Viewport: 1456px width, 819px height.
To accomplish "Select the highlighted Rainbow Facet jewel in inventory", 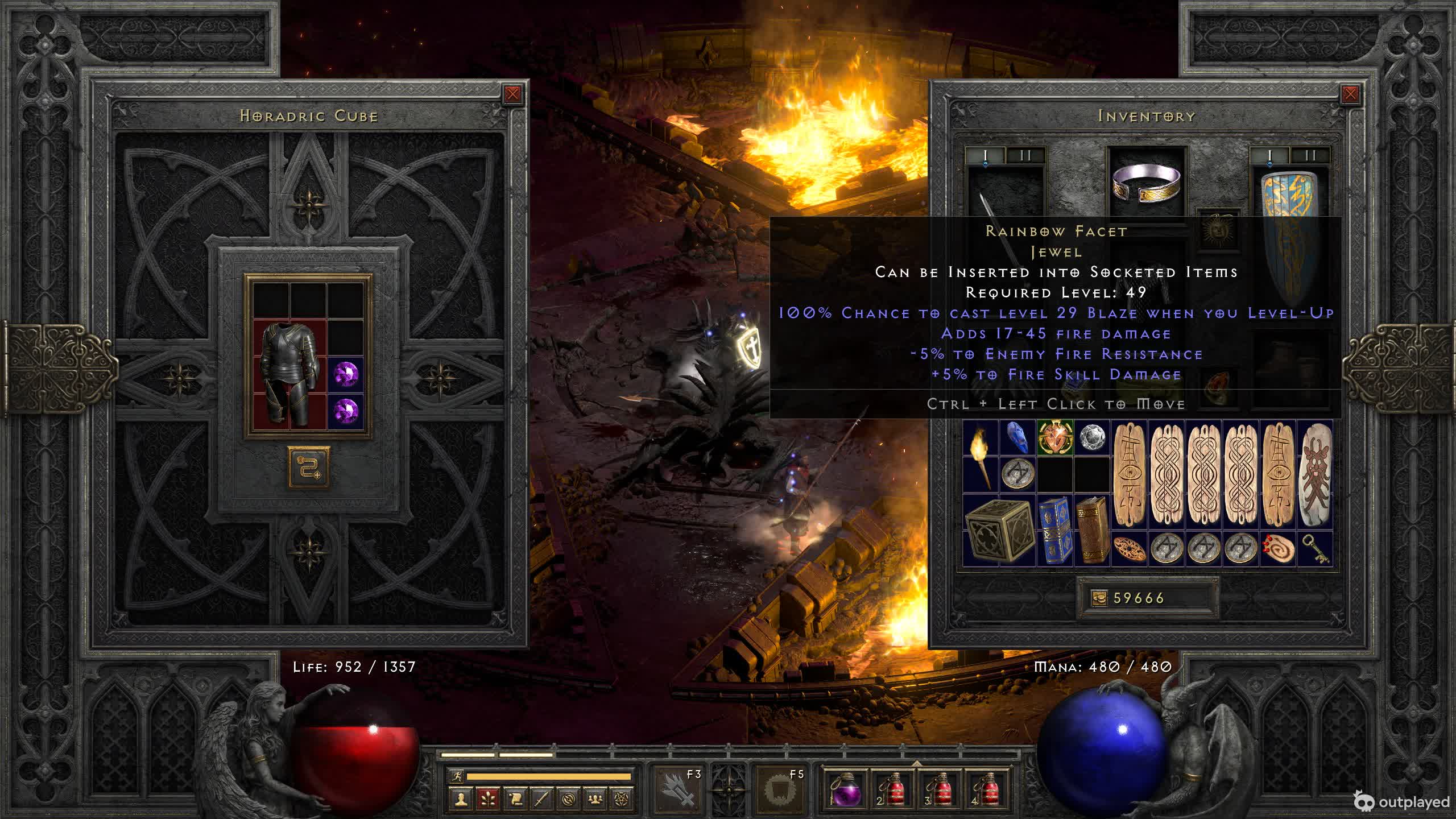I will coord(1055,438).
